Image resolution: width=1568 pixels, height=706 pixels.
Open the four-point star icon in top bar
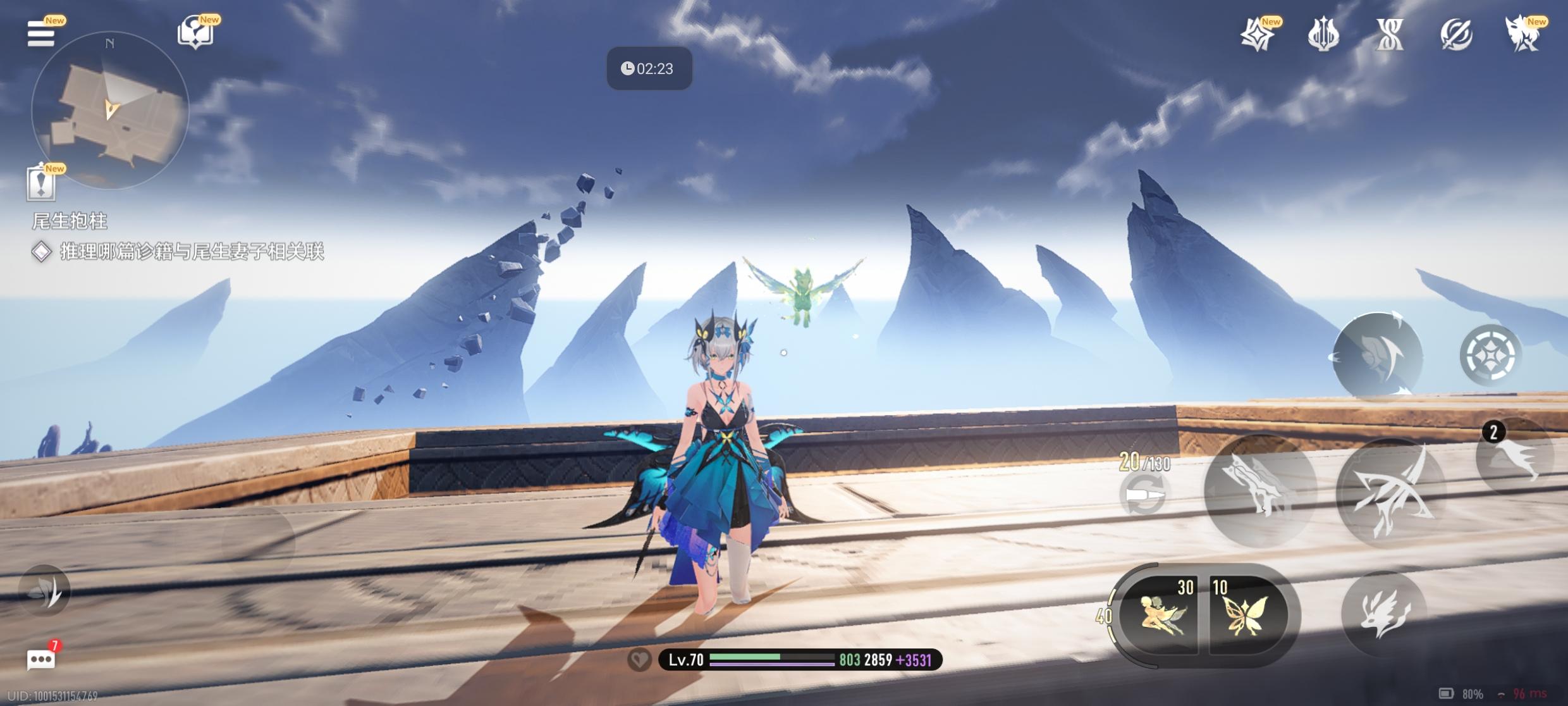1257,34
